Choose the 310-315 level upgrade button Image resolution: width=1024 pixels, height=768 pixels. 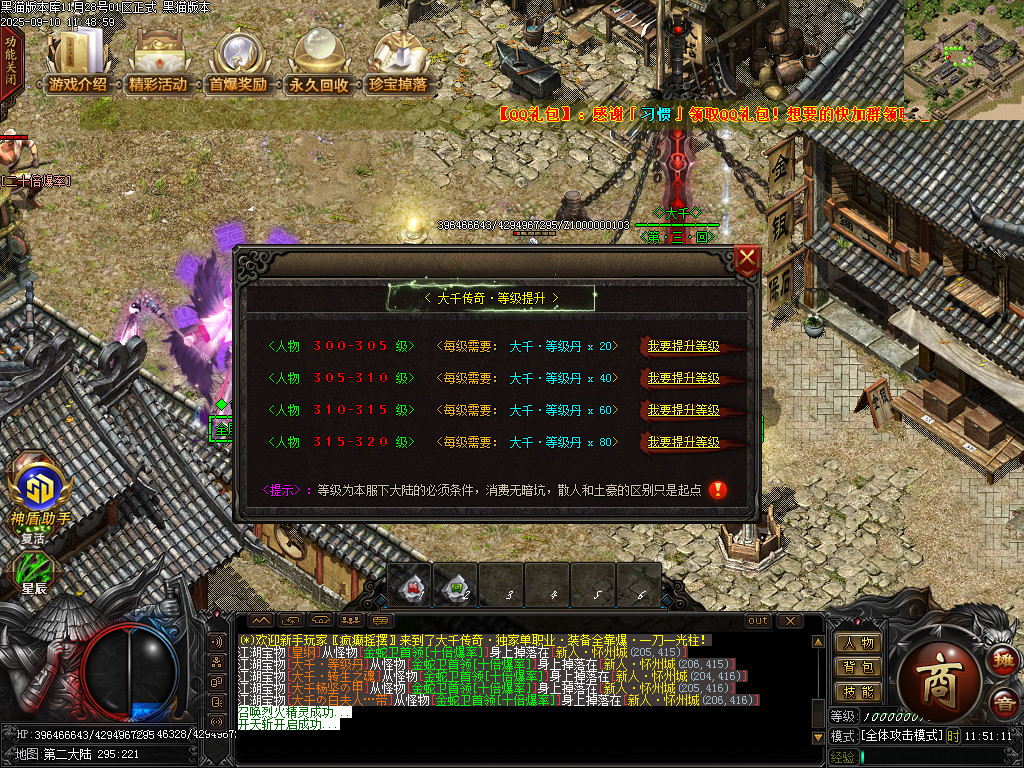[x=683, y=410]
